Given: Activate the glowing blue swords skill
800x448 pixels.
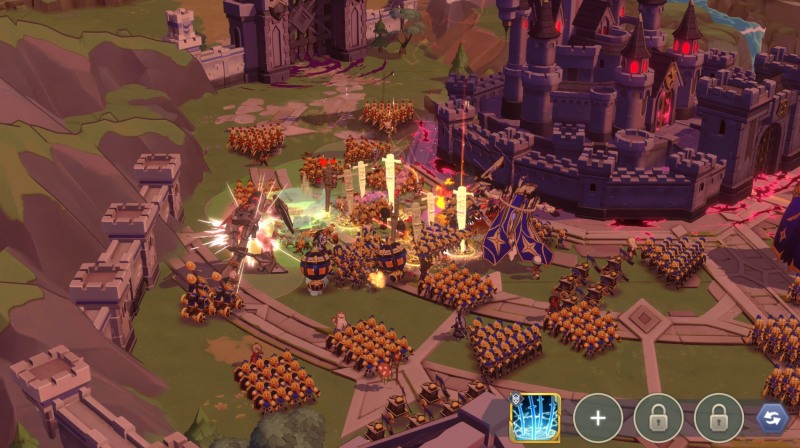Looking at the screenshot, I should click(535, 417).
